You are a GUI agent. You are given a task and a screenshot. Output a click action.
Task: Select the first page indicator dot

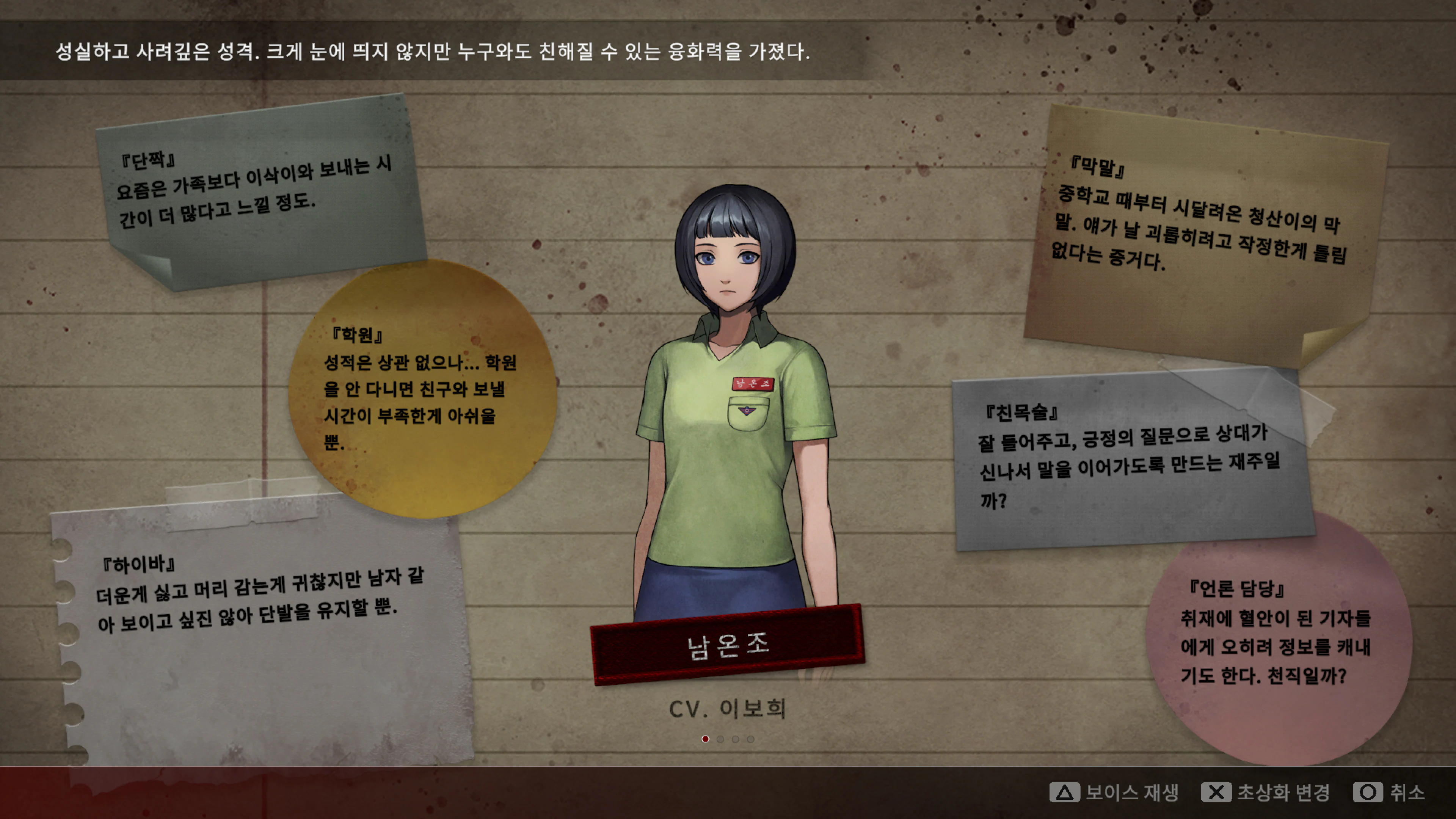coord(705,739)
